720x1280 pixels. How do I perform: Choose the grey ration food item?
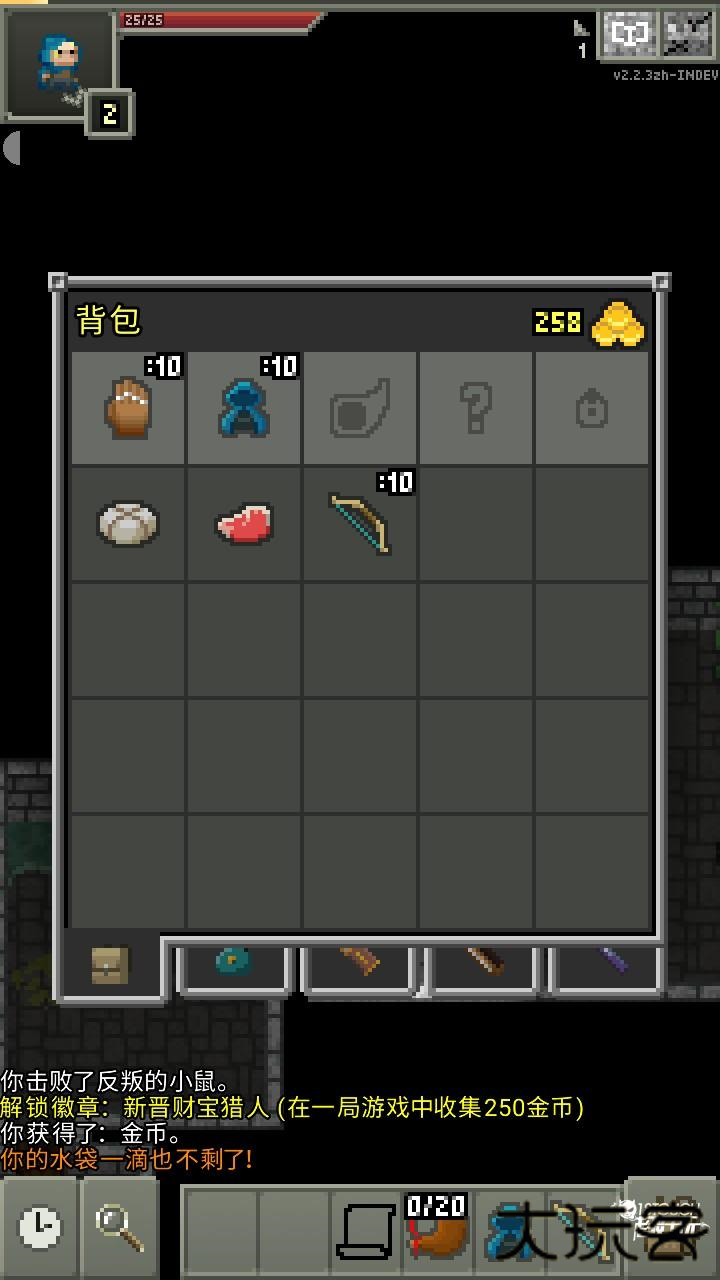click(x=128, y=523)
